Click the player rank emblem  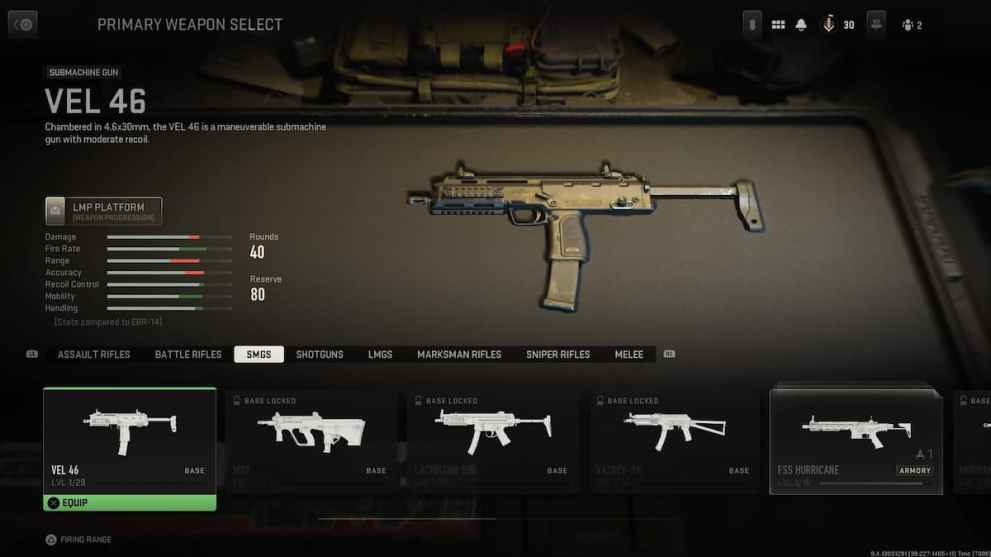(829, 25)
